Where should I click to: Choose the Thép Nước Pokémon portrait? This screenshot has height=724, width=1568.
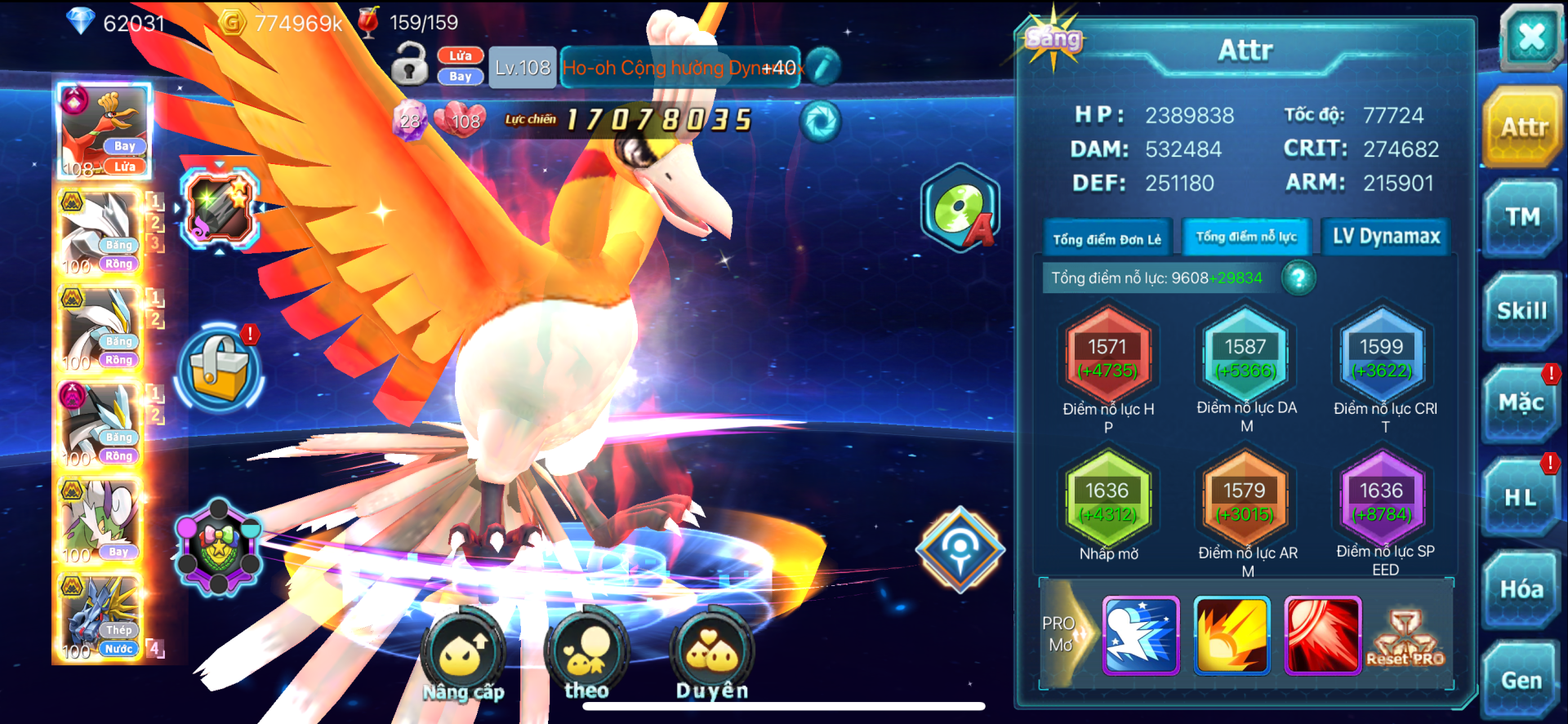(101, 618)
